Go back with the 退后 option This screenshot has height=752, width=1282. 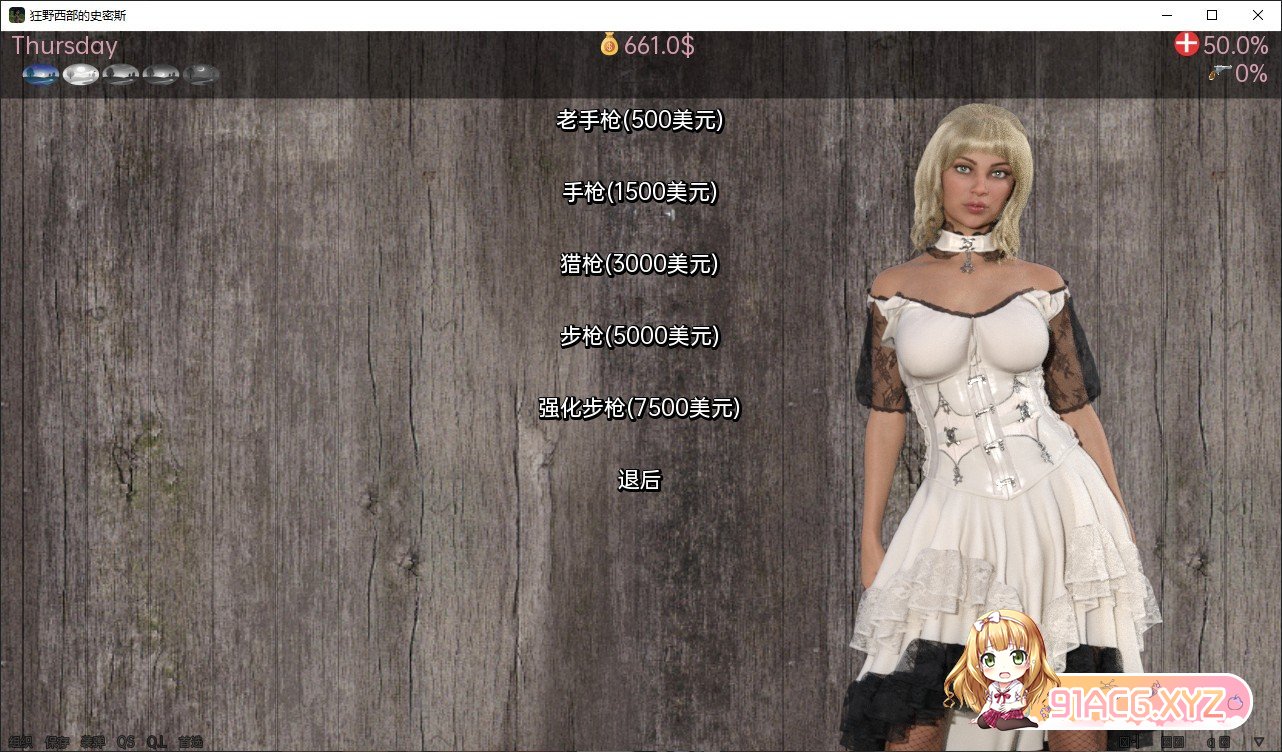tap(639, 481)
